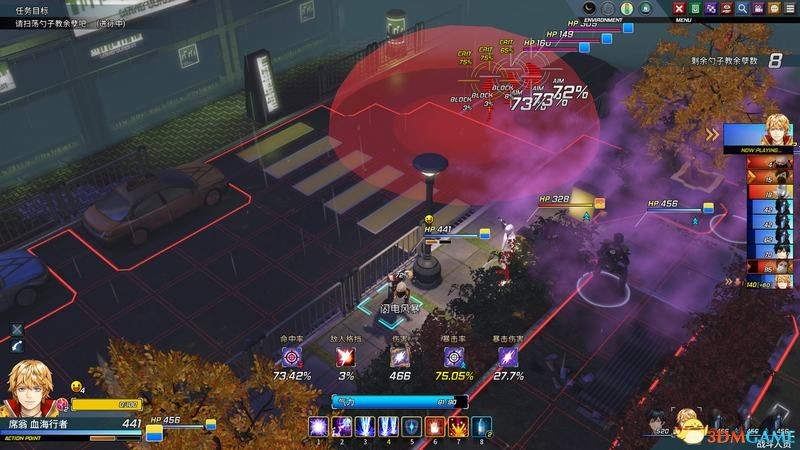Click the purple squares menu icon
Viewport: 800px width, 450px height.
pos(710,8)
